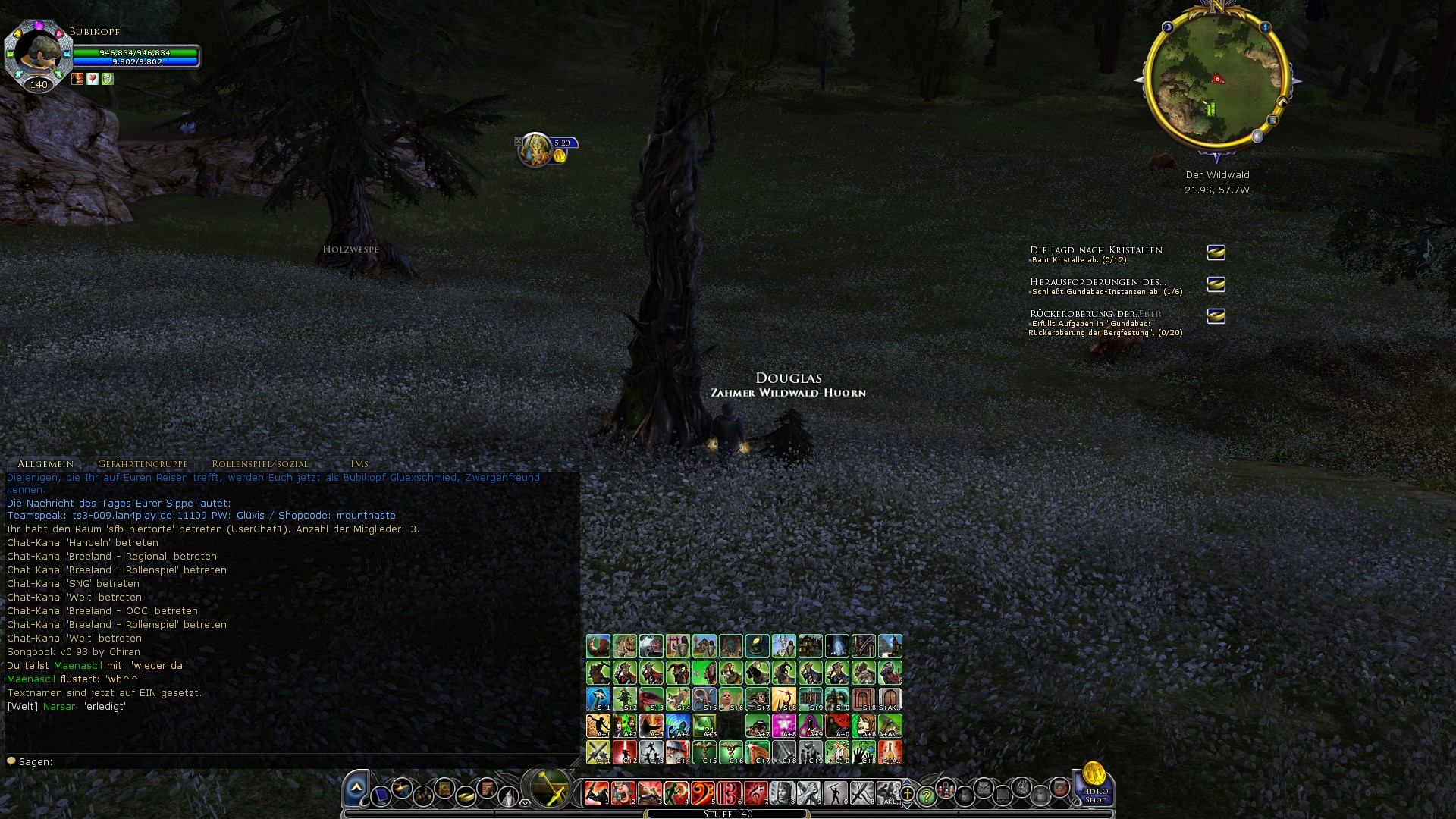The image size is (1456, 819).
Task: Select the quest 'Die Jagd nach Kristallen'
Action: click(1096, 250)
